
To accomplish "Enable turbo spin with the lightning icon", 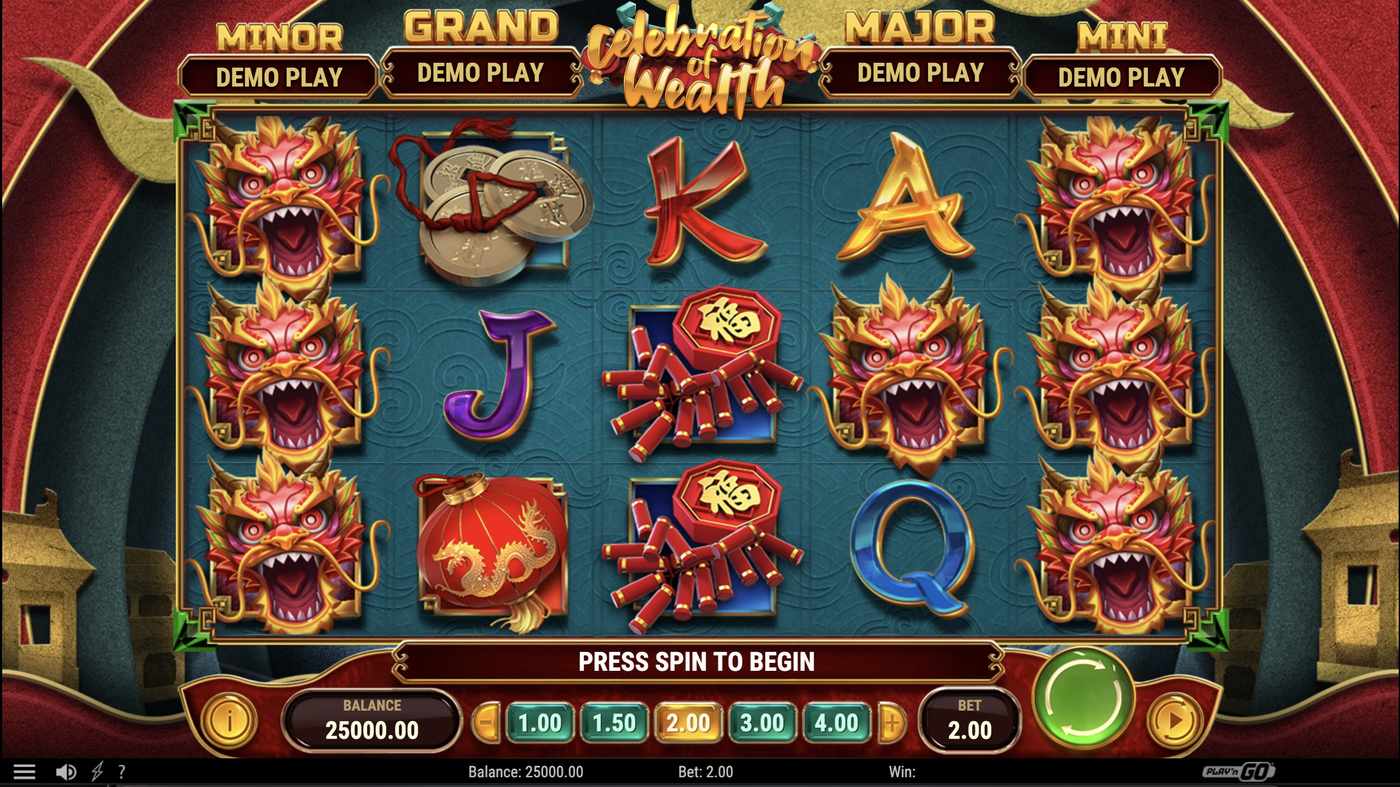I will 96,770.
